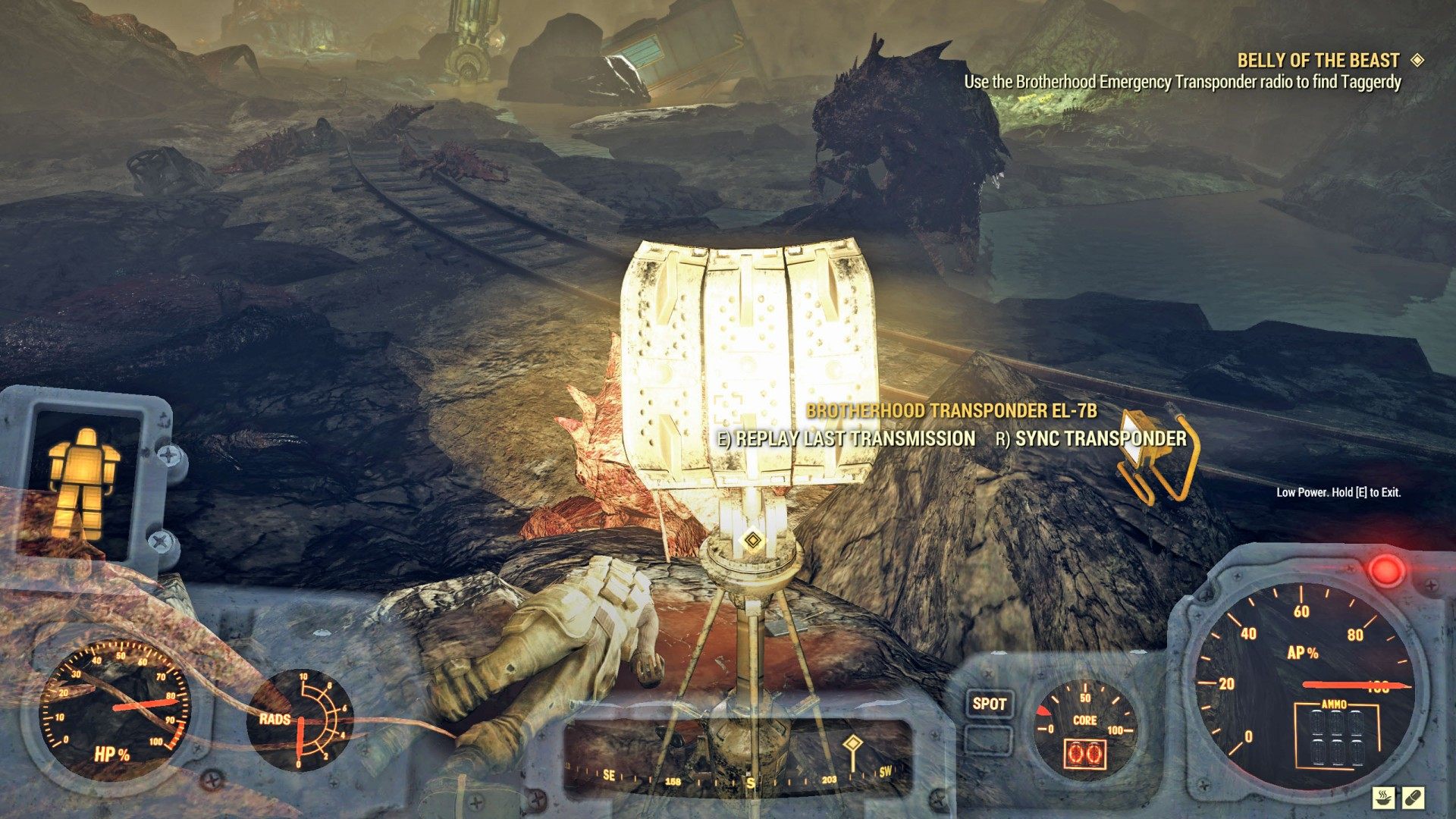Viewport: 1456px width, 819px height.
Task: Click the quest diamond marker on the compass
Action: click(x=852, y=744)
